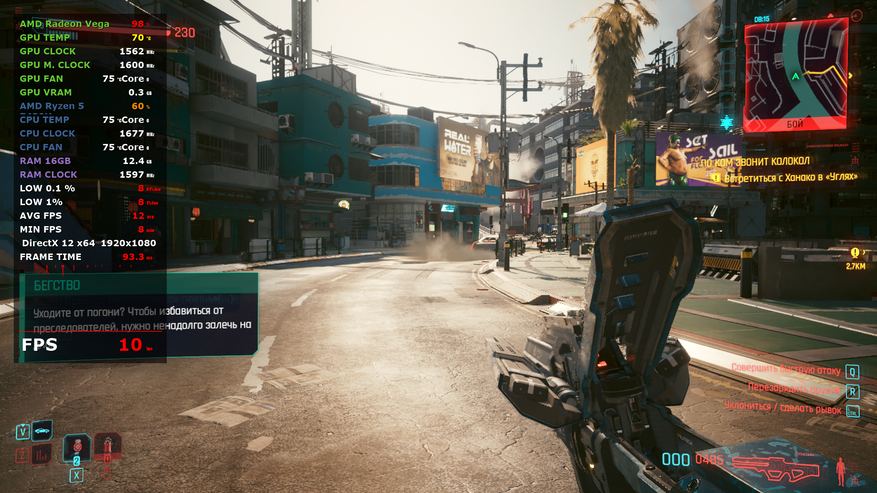877x493 pixels.
Task: Click the red character stance silhouette
Action: (842, 468)
